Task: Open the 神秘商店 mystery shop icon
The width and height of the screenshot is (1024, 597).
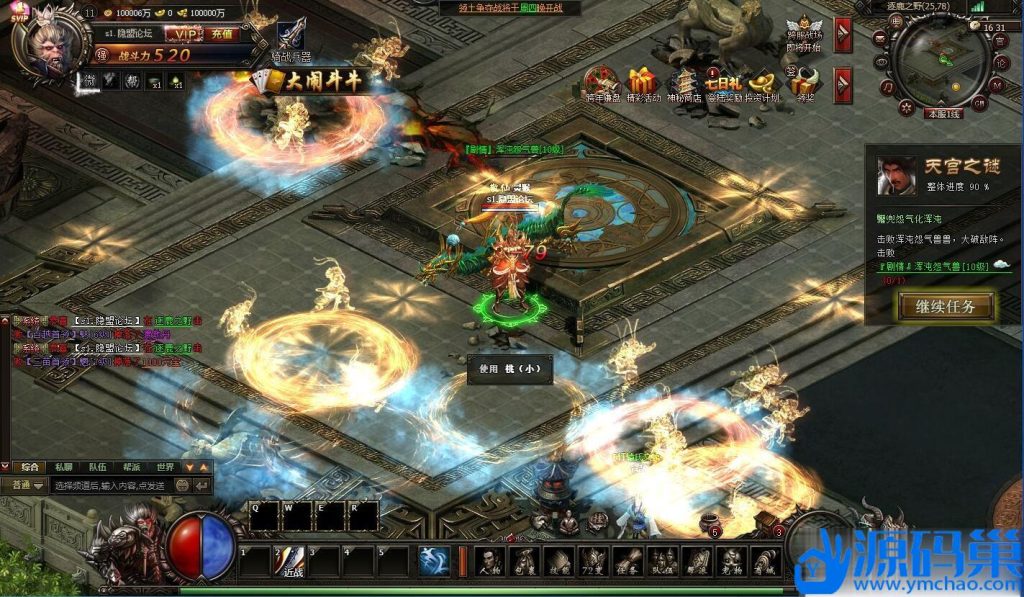Action: pyautogui.click(x=683, y=84)
